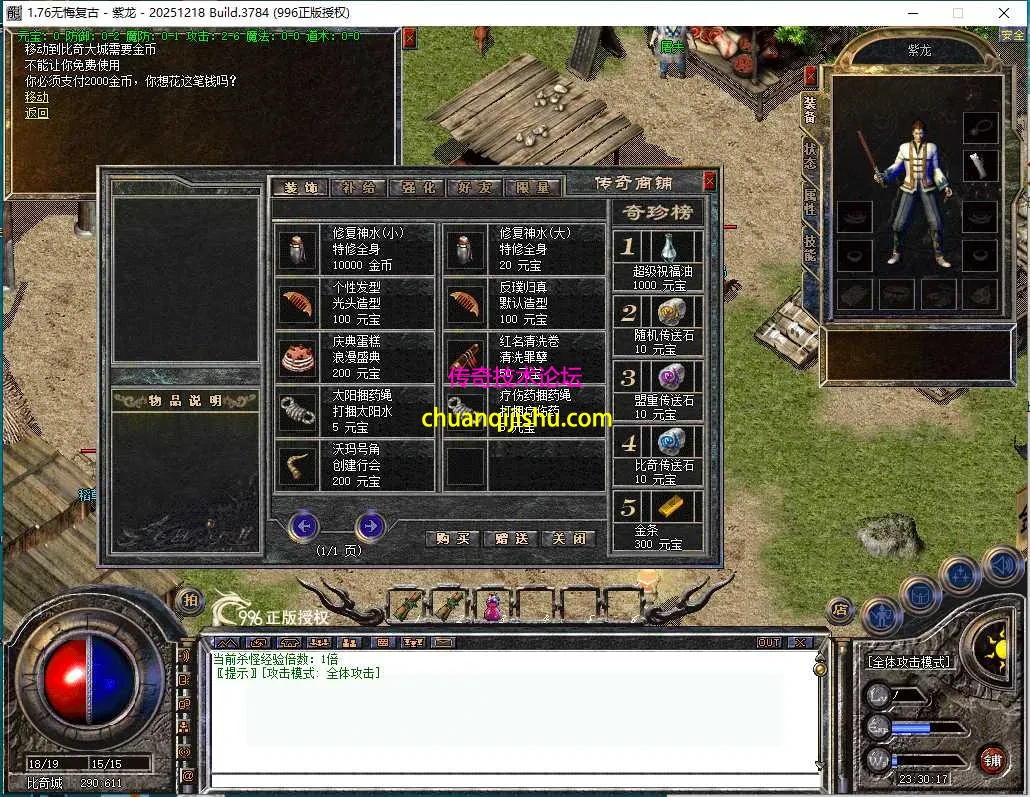1030x797 pixels.
Task: Choose the 红名清洗卷 scroll item
Action: [523, 357]
